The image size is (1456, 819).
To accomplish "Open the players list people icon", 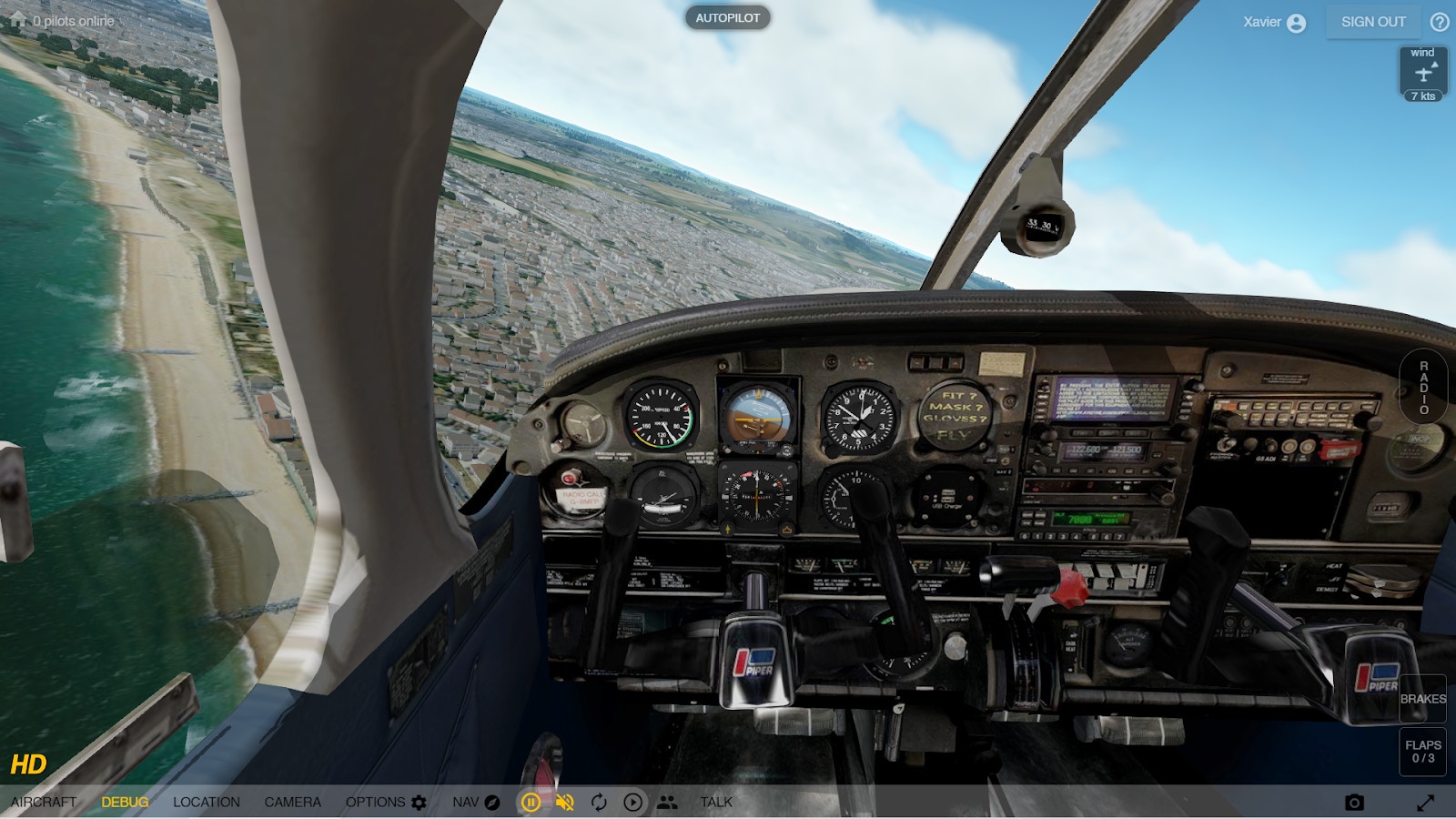I will click(667, 802).
